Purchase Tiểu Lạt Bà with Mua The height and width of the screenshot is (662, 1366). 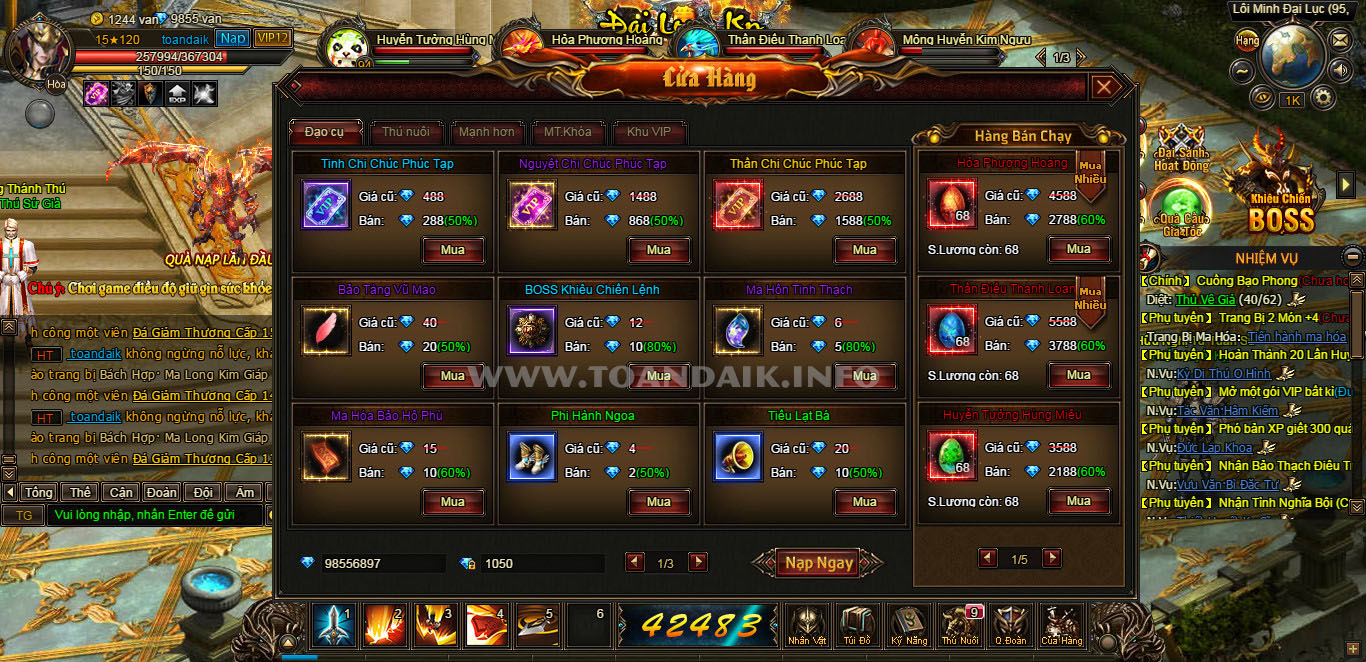pos(865,502)
